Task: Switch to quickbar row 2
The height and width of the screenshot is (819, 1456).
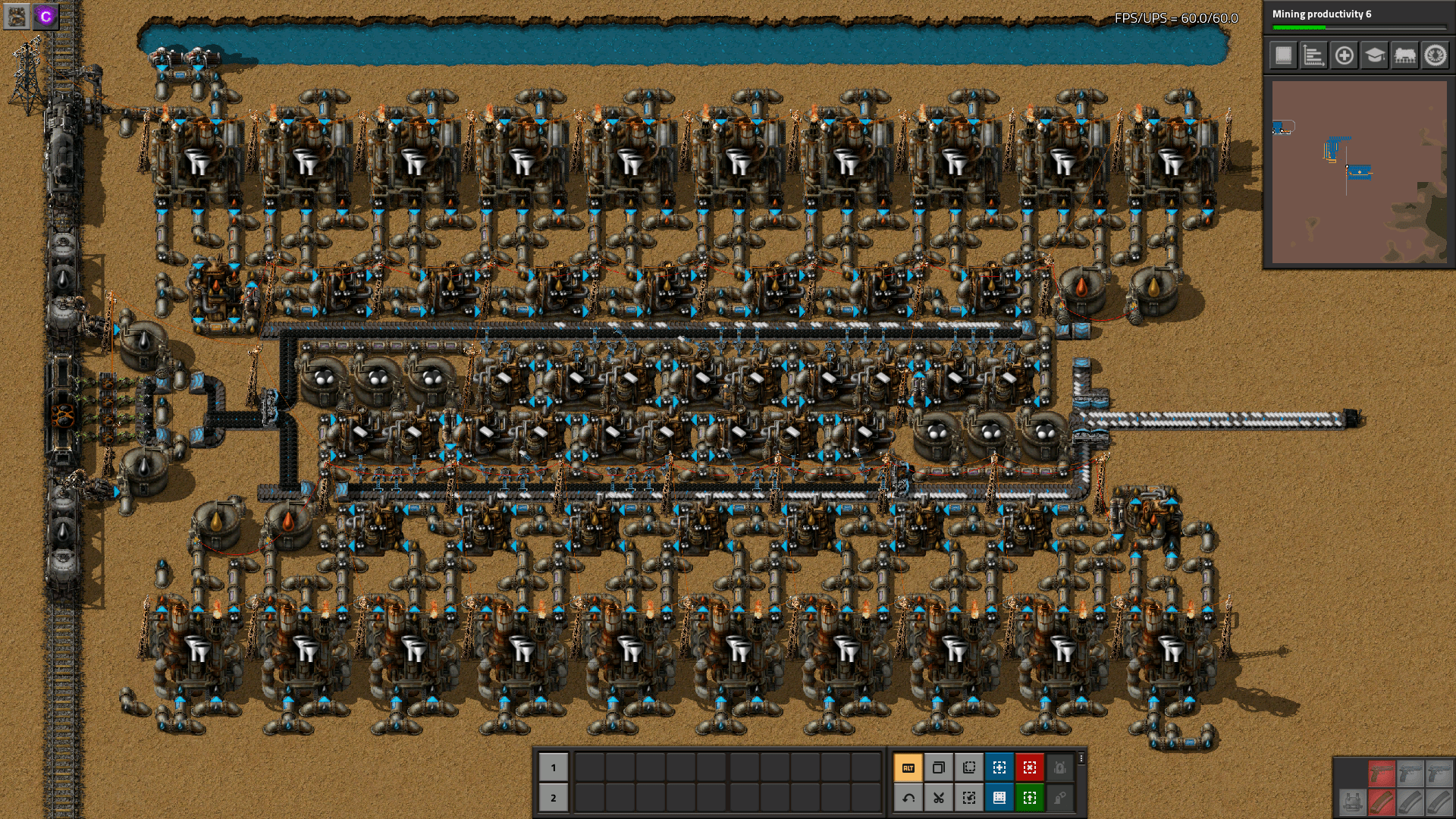Action: point(554,798)
